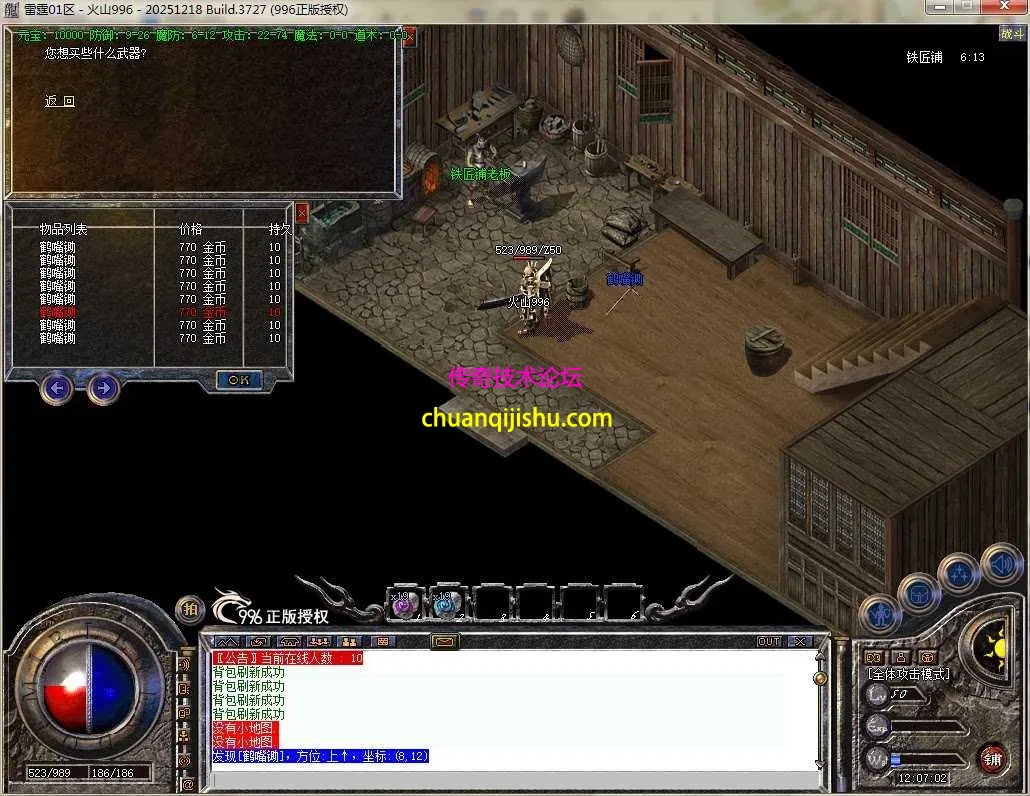This screenshot has width=1030, height=796.
Task: Toggle sound with the speaker button
Action: point(1001,562)
